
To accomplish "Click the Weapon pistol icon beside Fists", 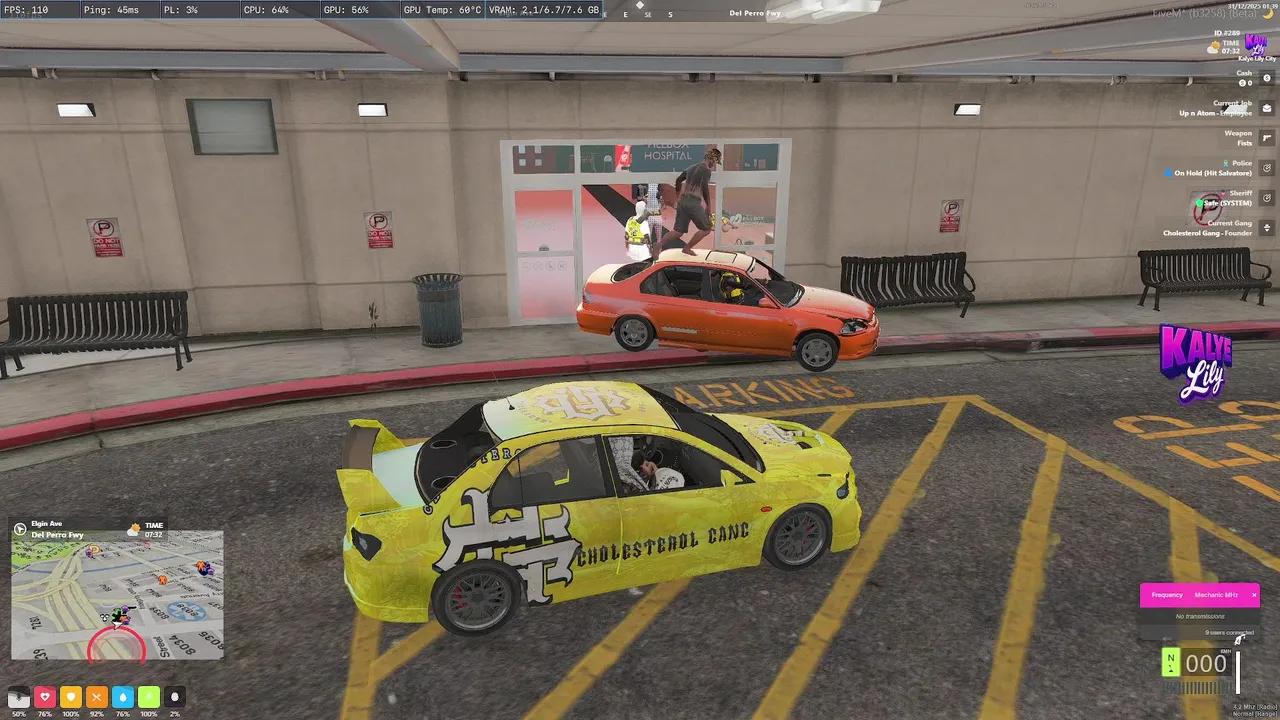I will tap(1266, 138).
